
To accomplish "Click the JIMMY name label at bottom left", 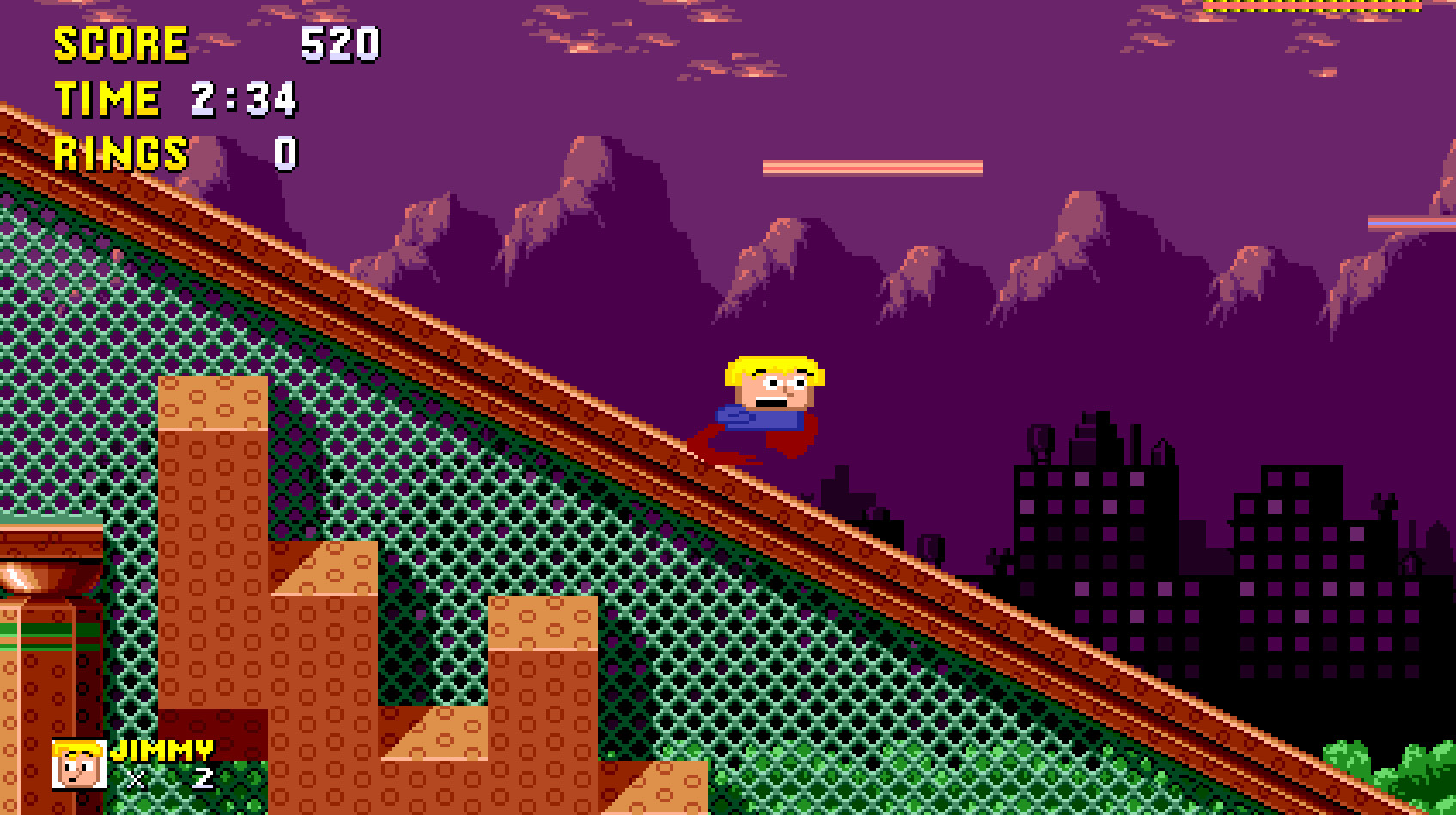I will [163, 749].
